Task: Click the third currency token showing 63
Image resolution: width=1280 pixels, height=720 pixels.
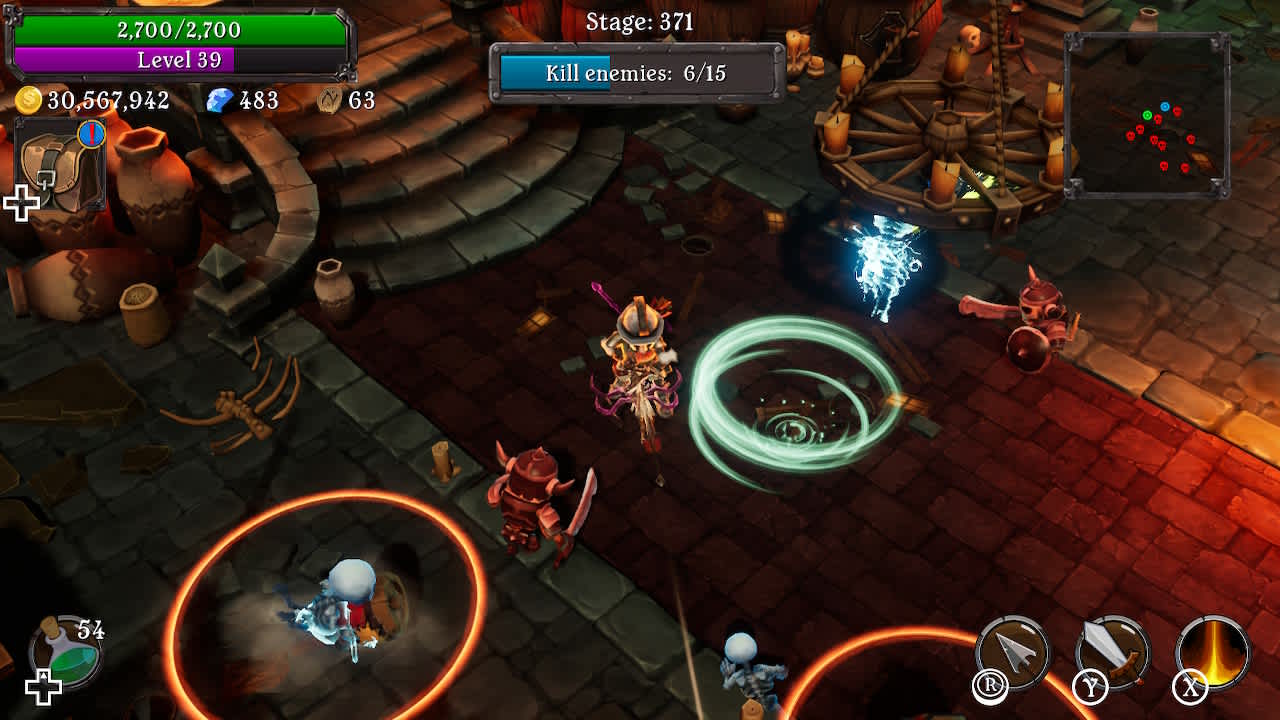Action: tap(330, 98)
